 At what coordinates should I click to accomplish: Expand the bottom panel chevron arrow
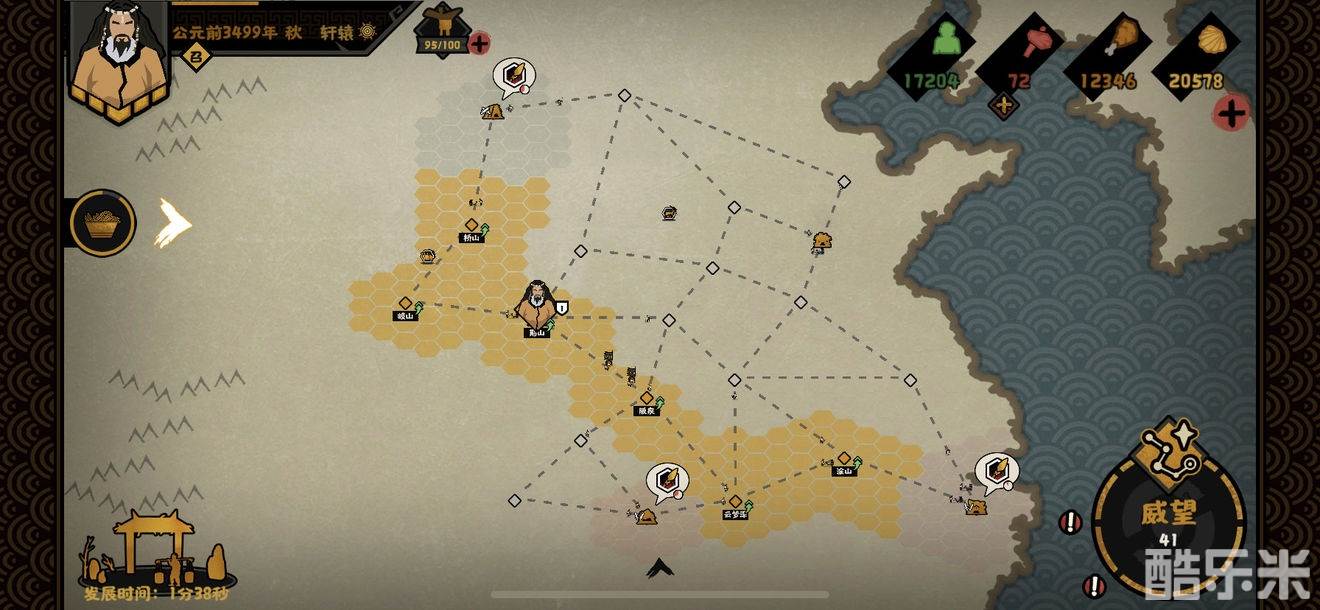tap(659, 568)
